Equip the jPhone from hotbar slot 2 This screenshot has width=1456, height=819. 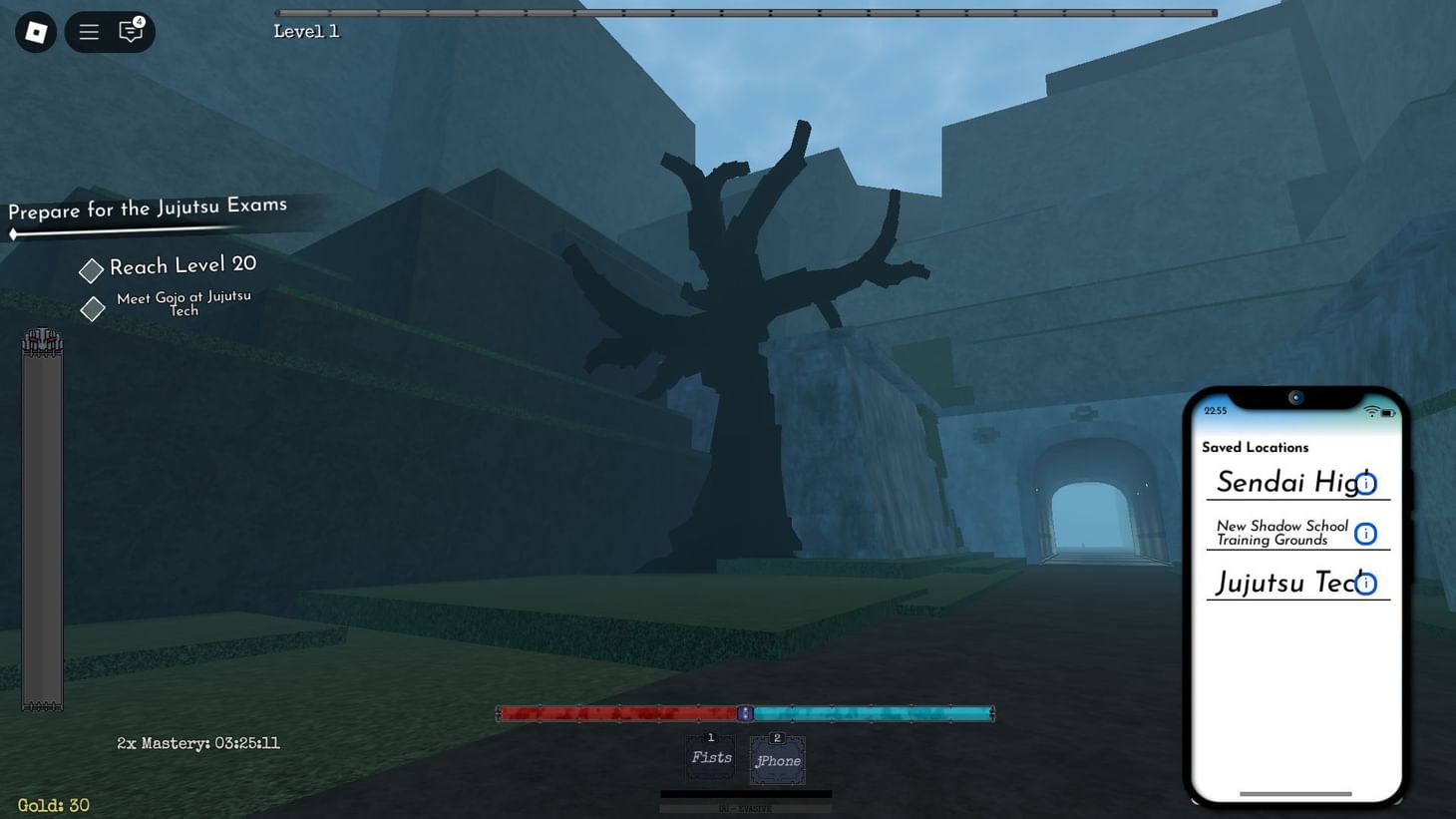pos(777,759)
